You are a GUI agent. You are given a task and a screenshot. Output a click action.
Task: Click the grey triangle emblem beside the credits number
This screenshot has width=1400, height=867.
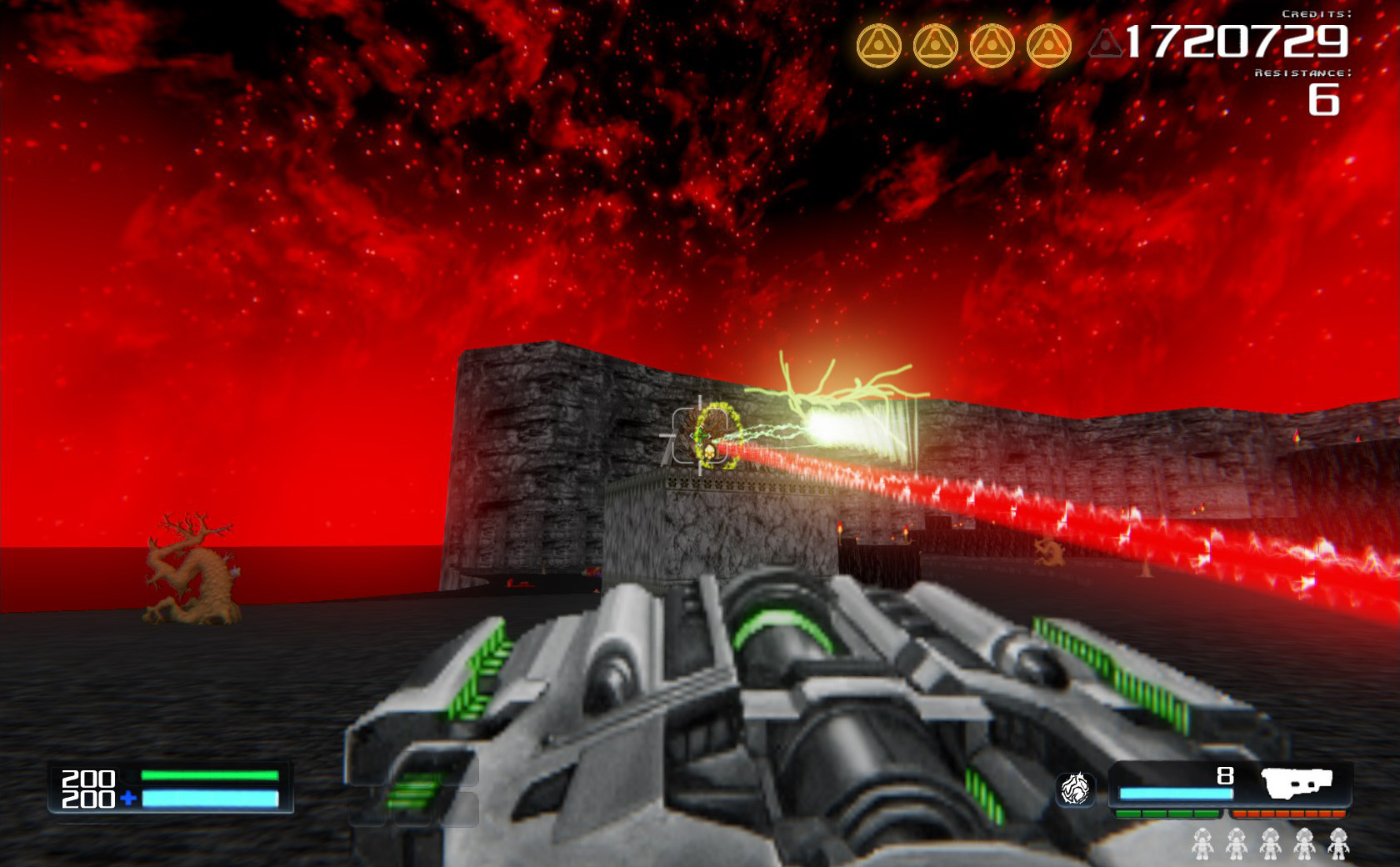point(1105,43)
